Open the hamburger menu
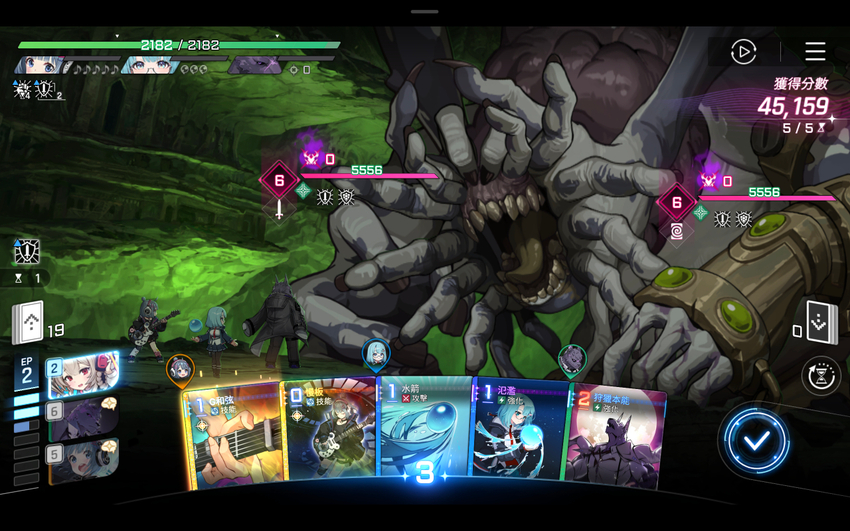Screen dimensions: 850x531 815,52
